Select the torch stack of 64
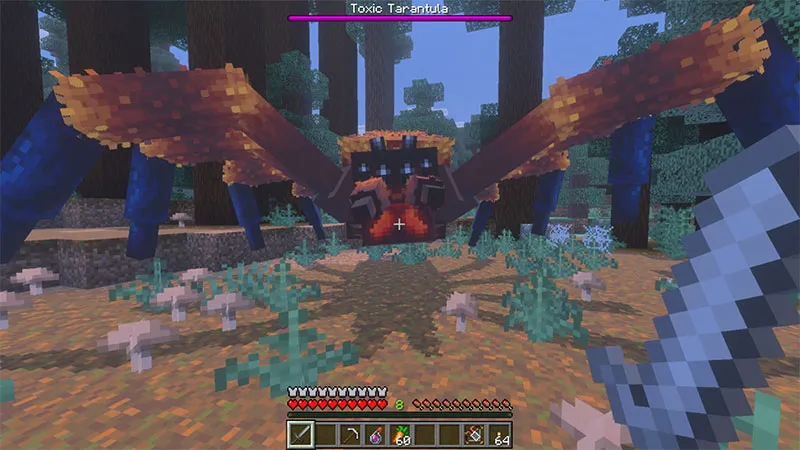 coord(499,434)
